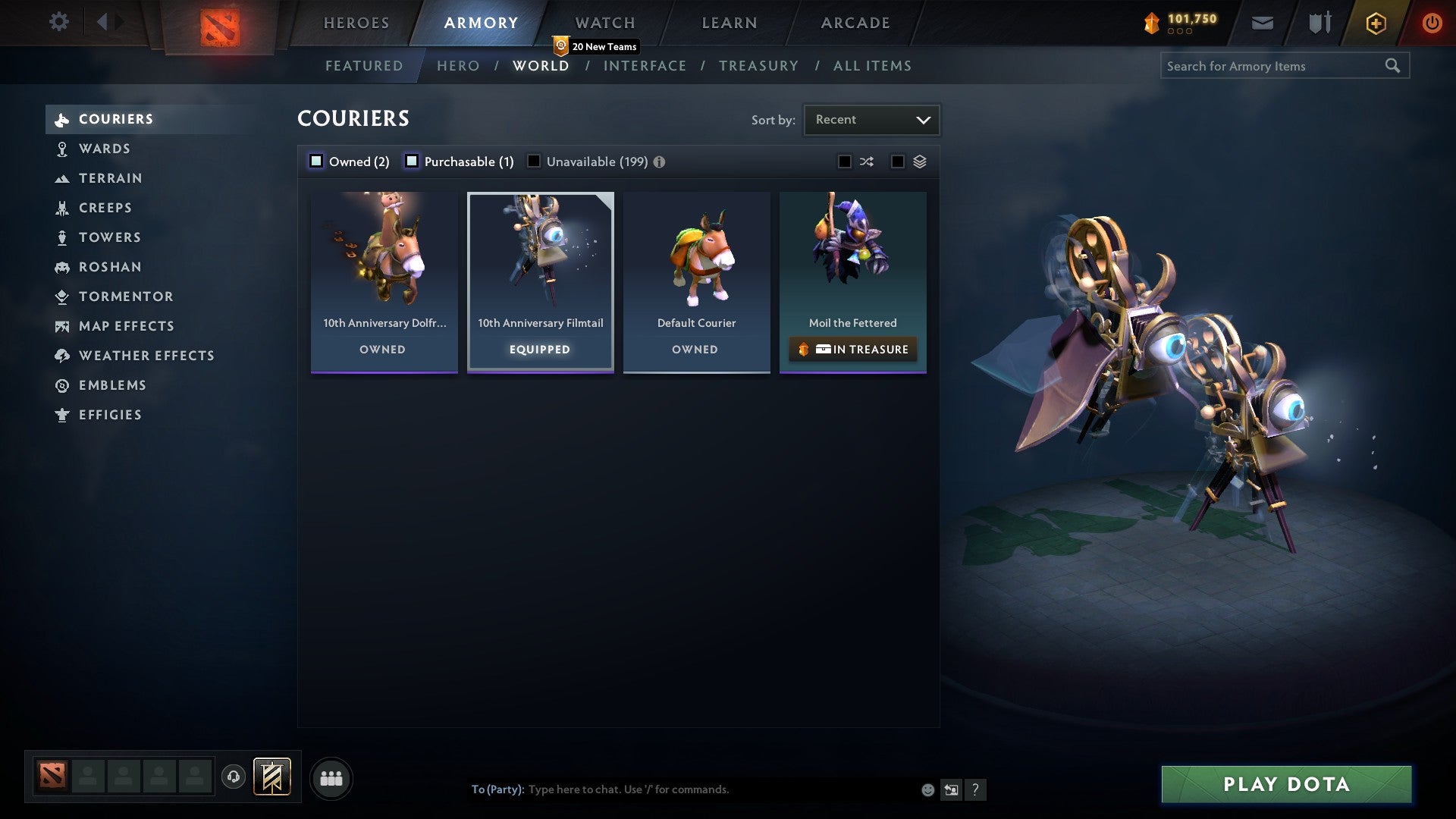Open the settings gear icon

58,22
